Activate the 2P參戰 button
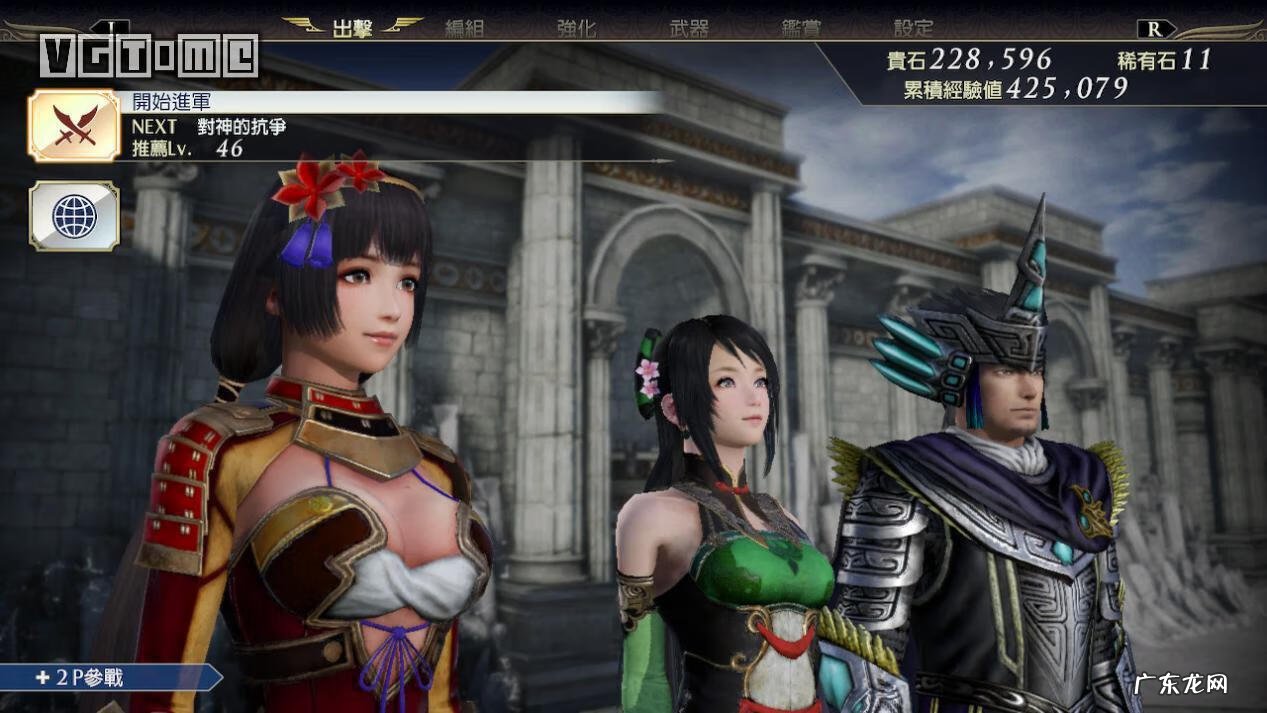The height and width of the screenshot is (713, 1267). (85, 677)
